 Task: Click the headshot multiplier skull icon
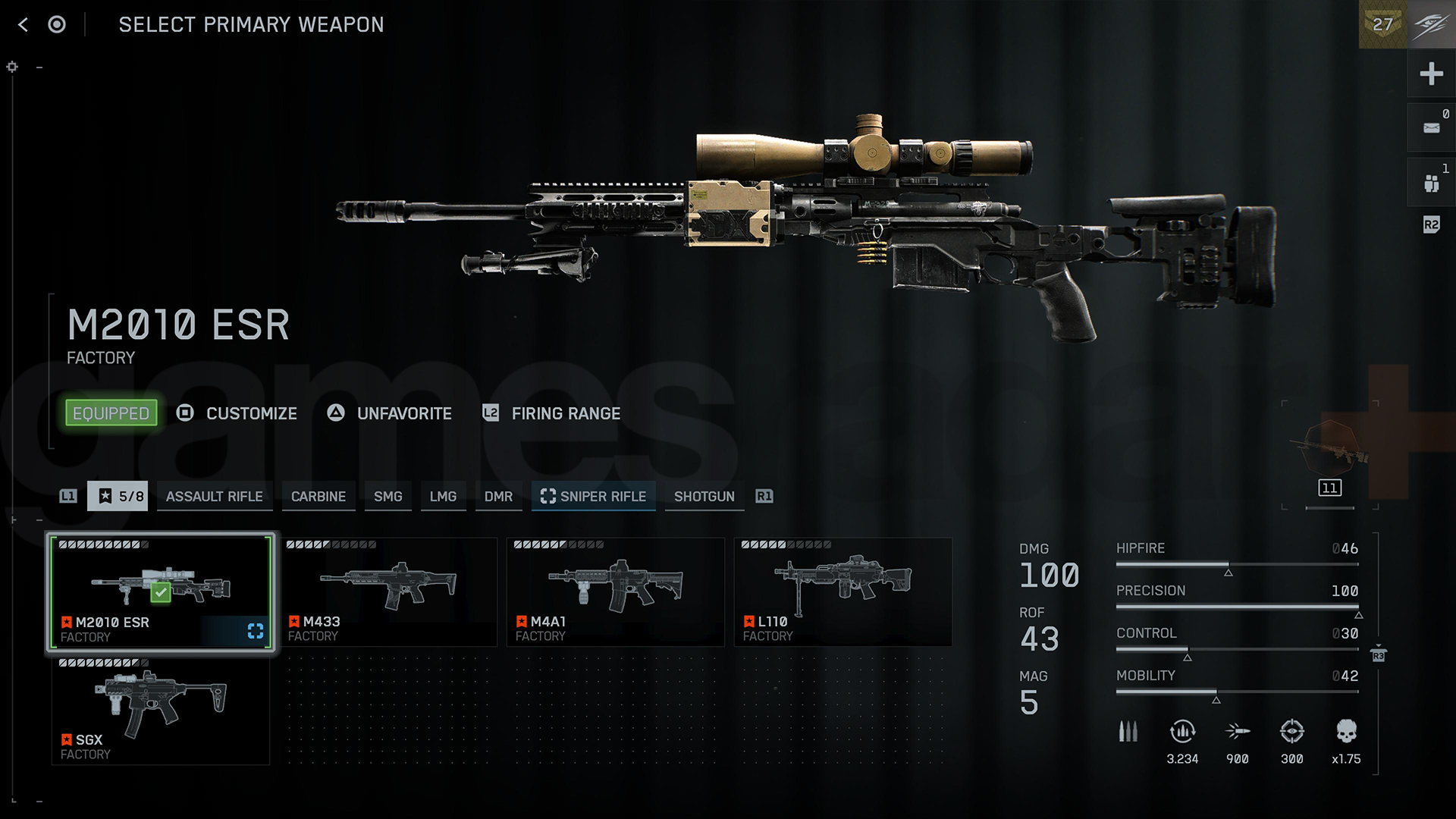[1348, 732]
